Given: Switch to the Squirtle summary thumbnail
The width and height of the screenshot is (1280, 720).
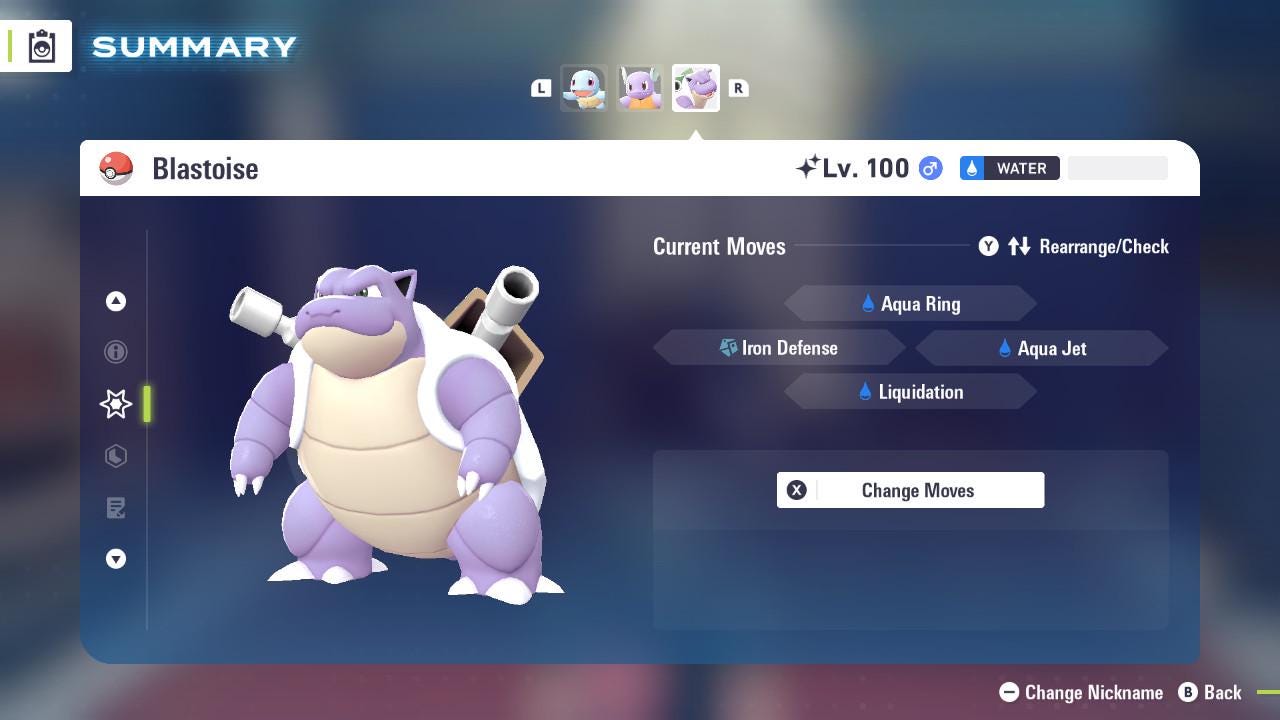Looking at the screenshot, I should point(585,87).
